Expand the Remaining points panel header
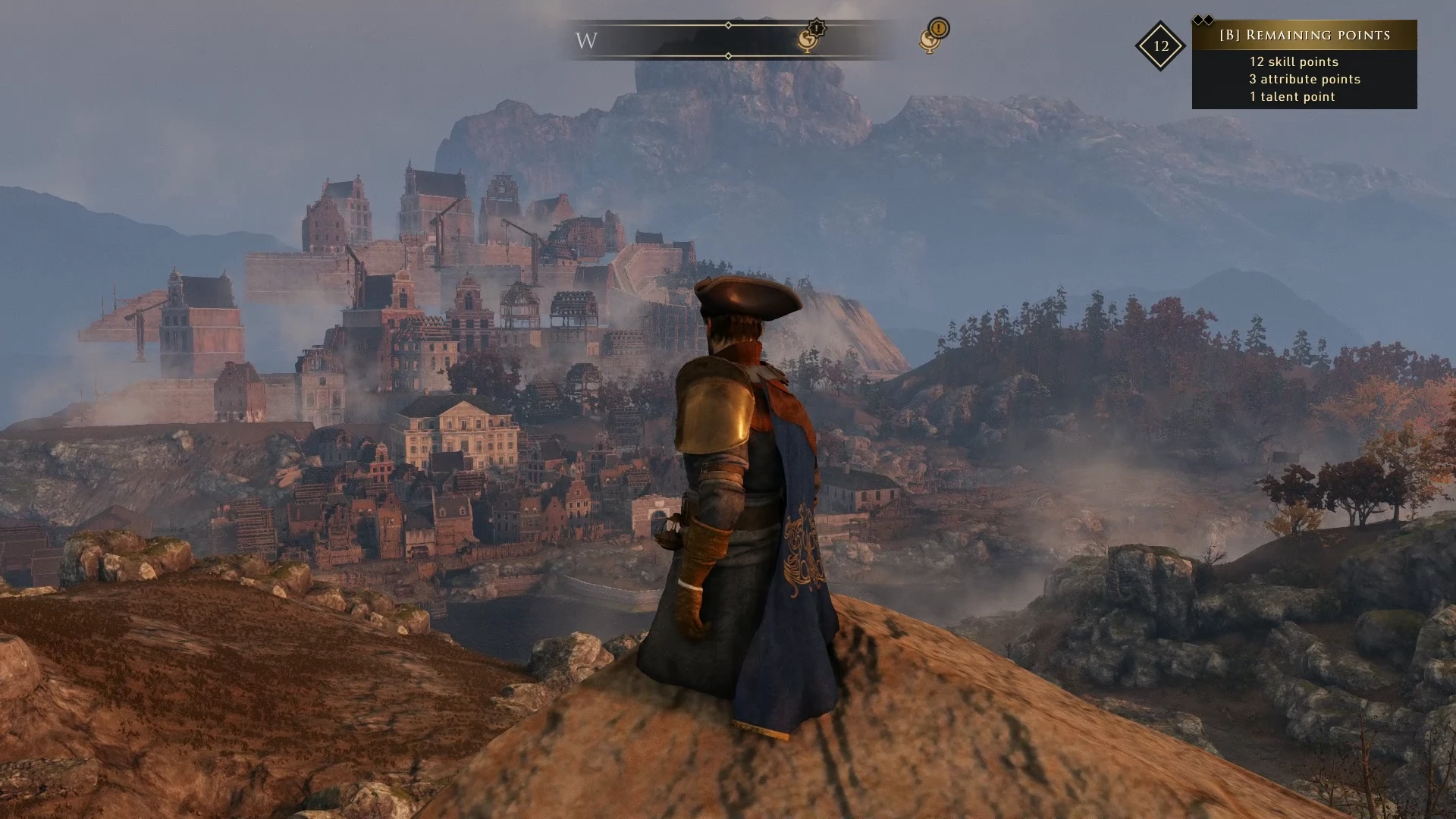1456x819 pixels. point(1304,36)
